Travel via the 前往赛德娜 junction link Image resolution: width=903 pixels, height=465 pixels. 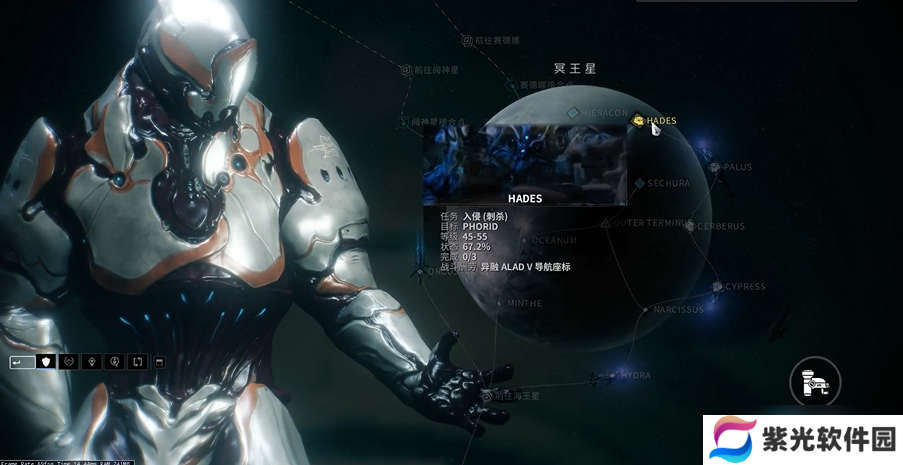467,41
